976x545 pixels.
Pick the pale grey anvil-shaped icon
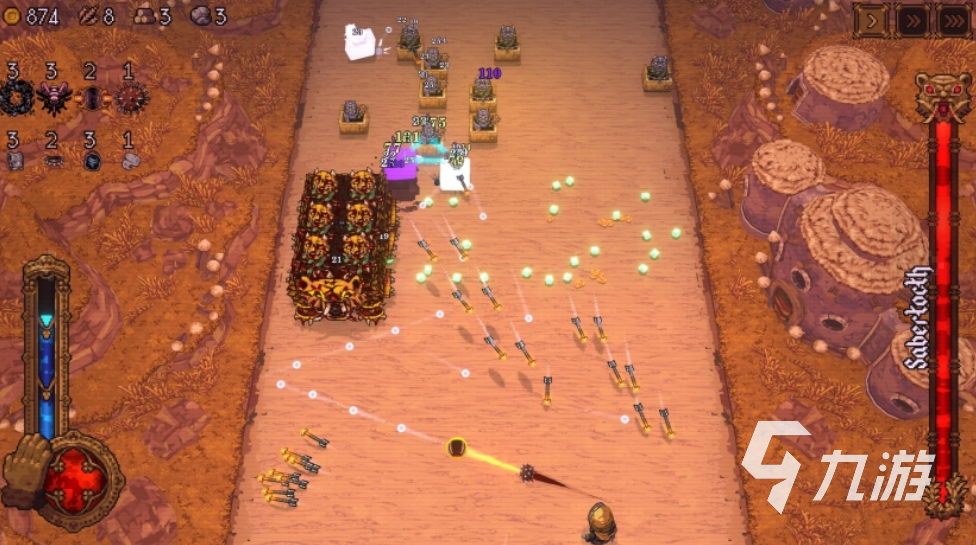[130, 161]
